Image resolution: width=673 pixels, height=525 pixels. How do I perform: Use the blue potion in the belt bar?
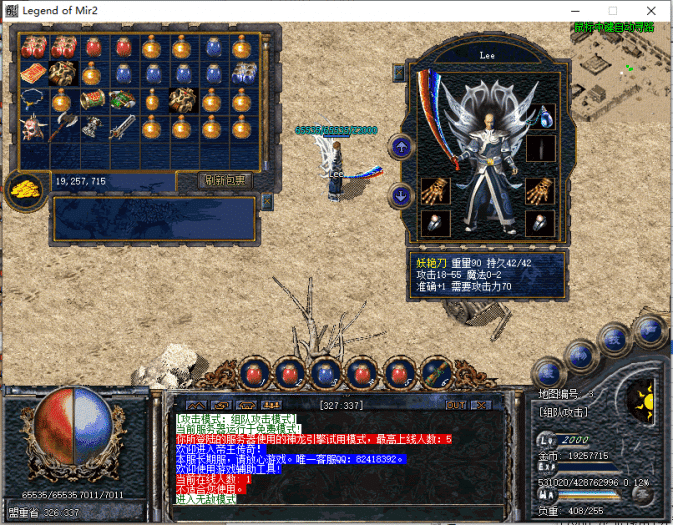[324, 374]
